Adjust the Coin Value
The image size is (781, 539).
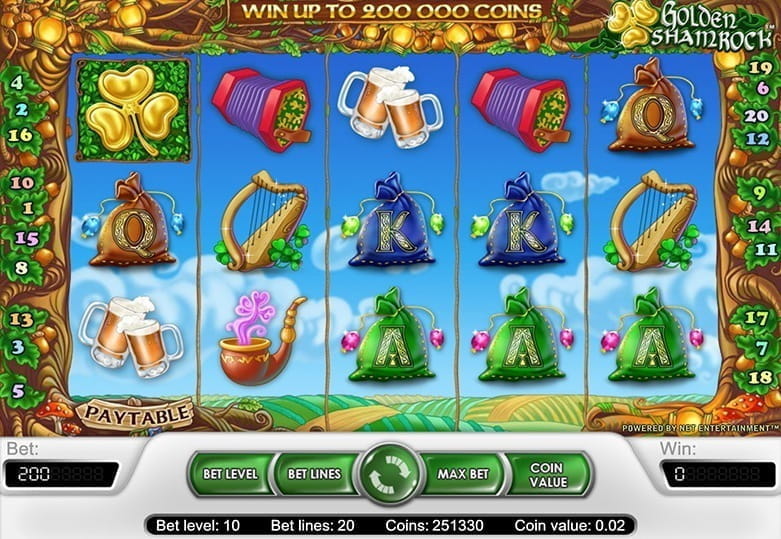(x=547, y=474)
